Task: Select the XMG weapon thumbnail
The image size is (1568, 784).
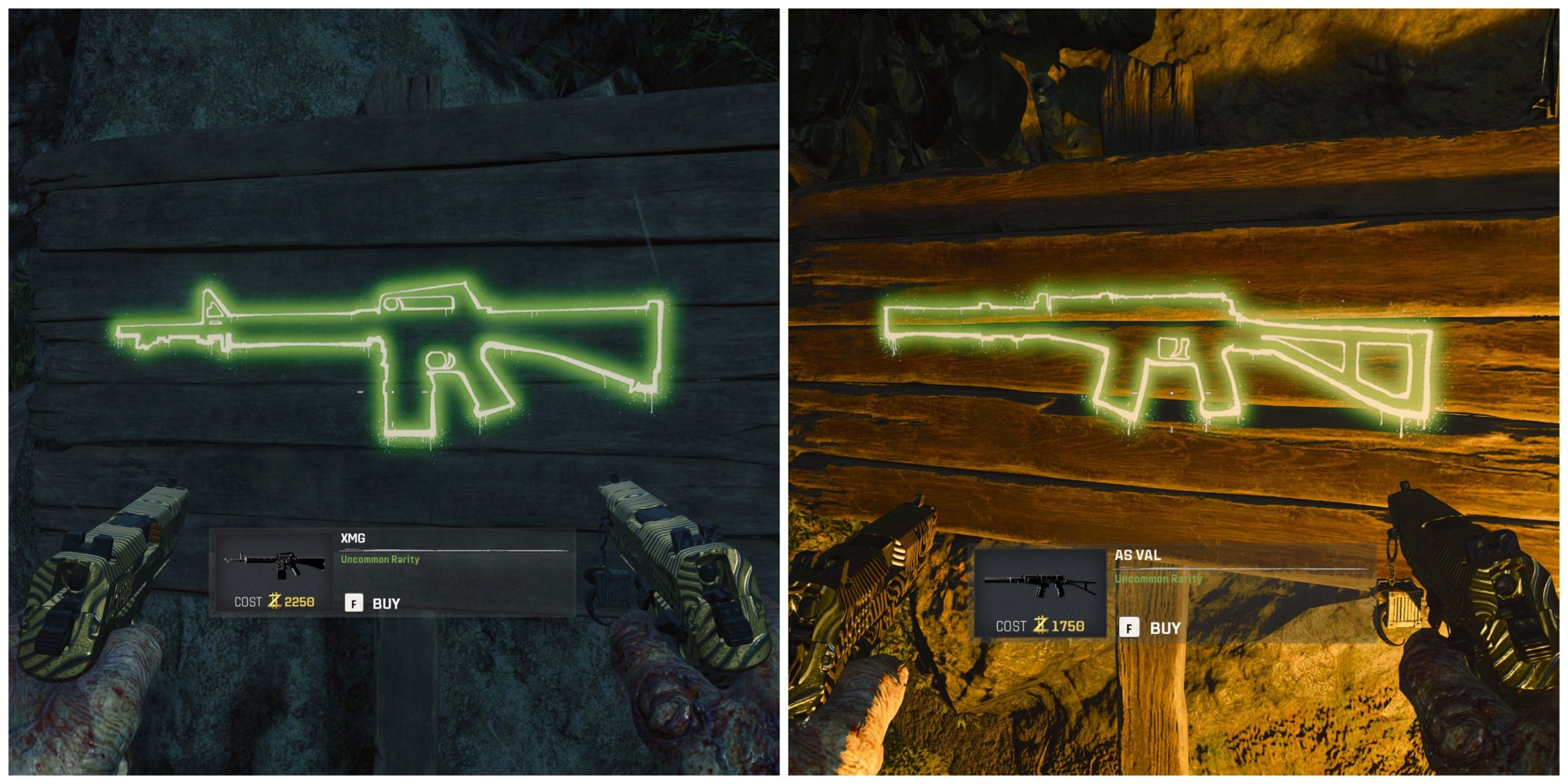Action: pos(274,563)
